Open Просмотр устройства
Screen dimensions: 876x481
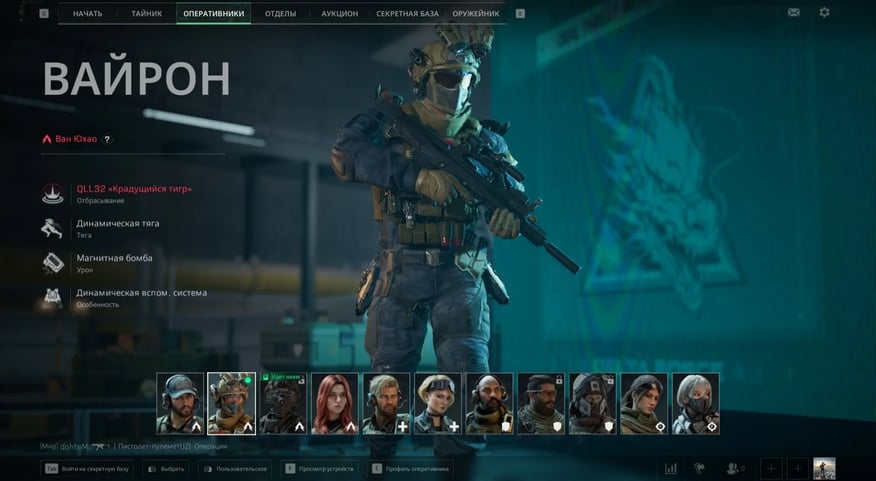[317, 468]
